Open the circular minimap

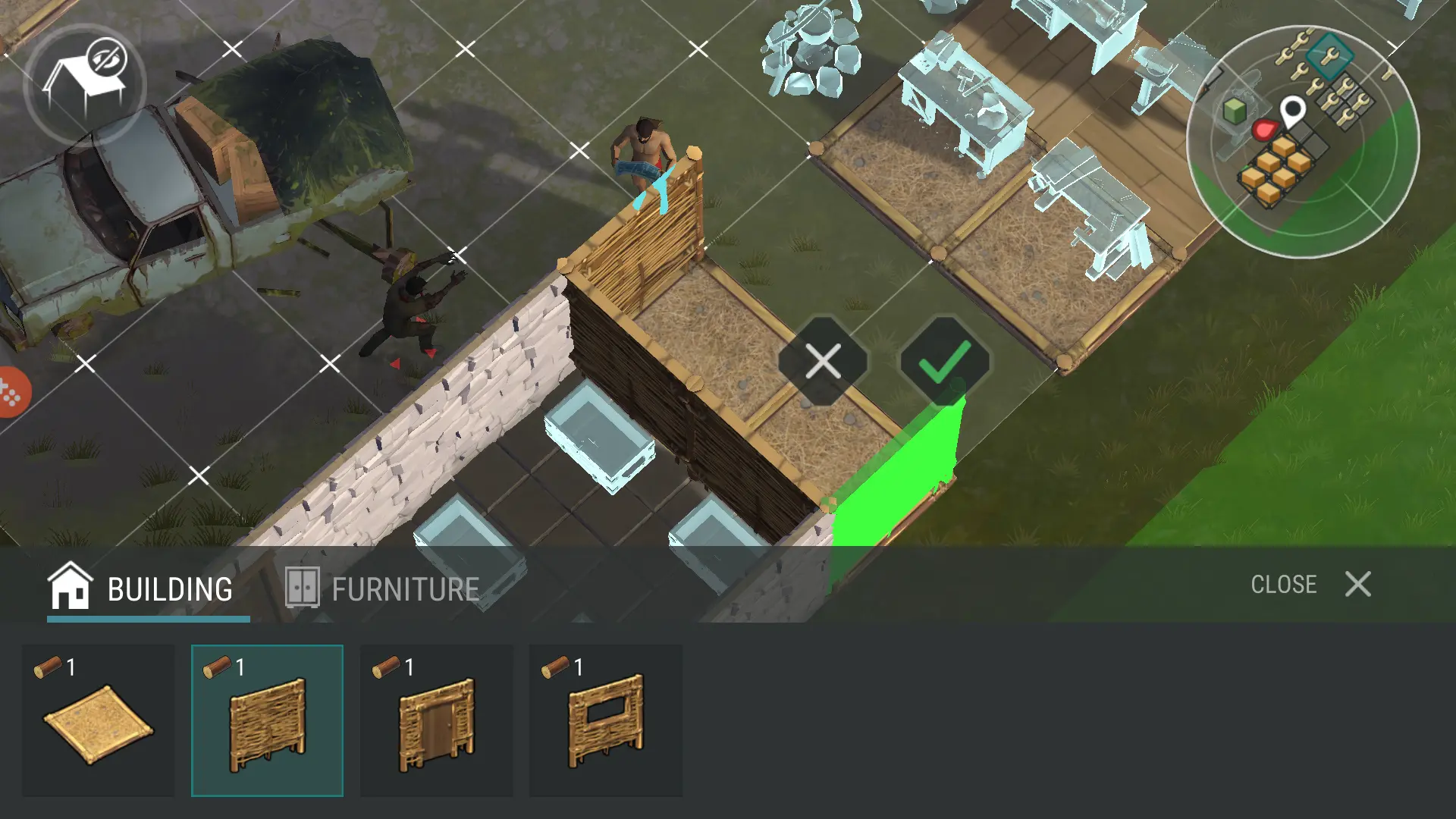pyautogui.click(x=1302, y=142)
